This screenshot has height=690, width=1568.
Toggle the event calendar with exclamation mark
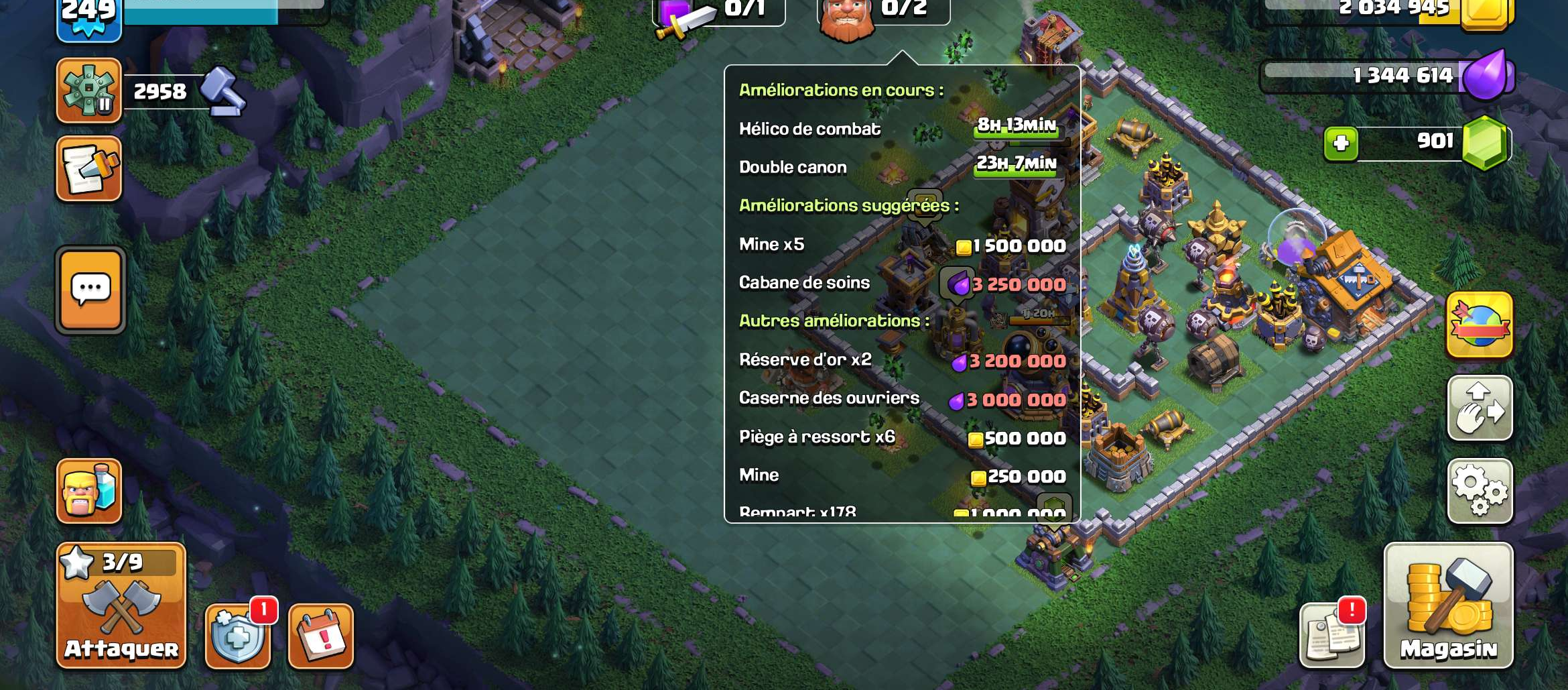click(x=320, y=636)
